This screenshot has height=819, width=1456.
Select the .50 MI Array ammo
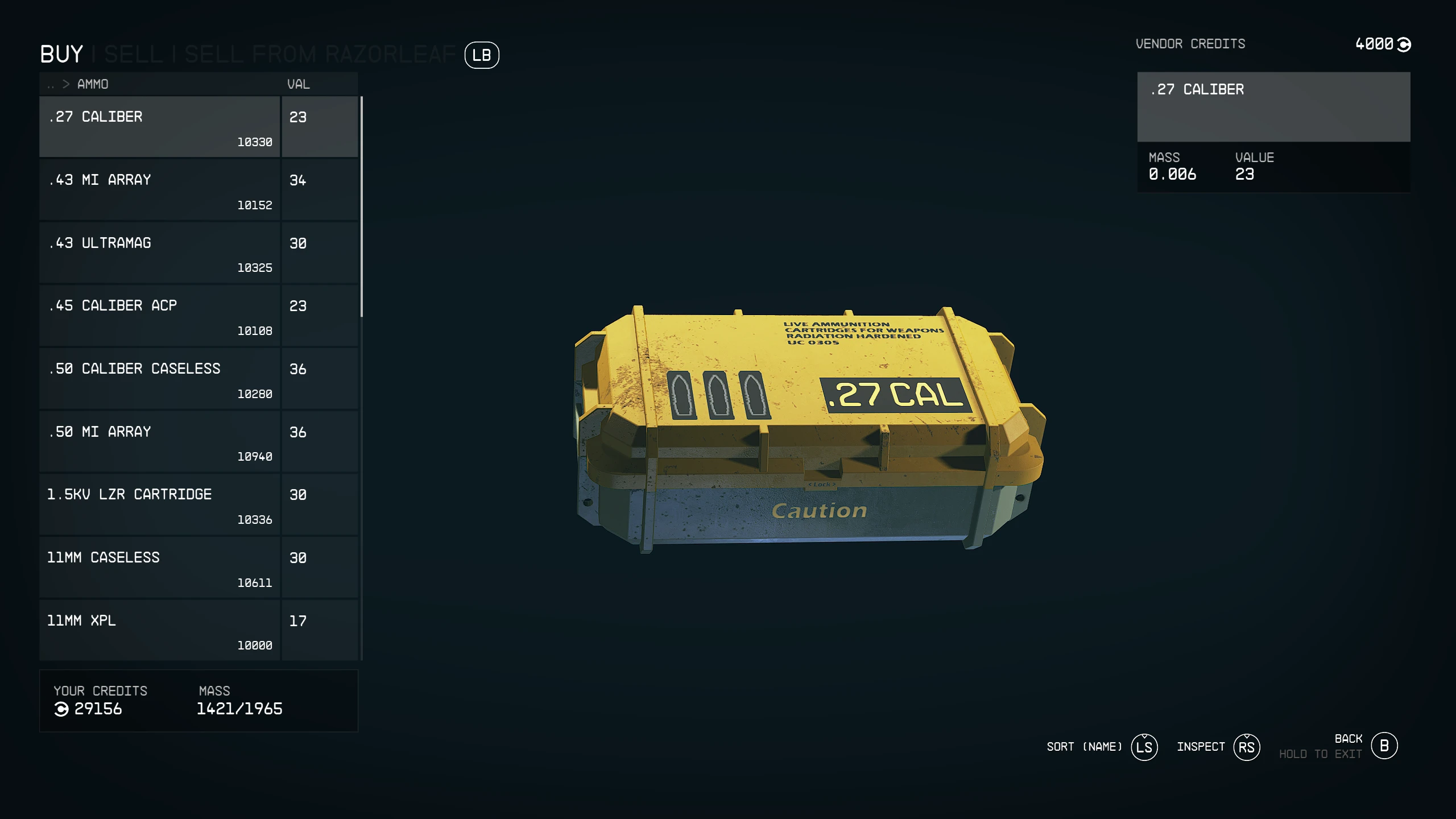[159, 441]
